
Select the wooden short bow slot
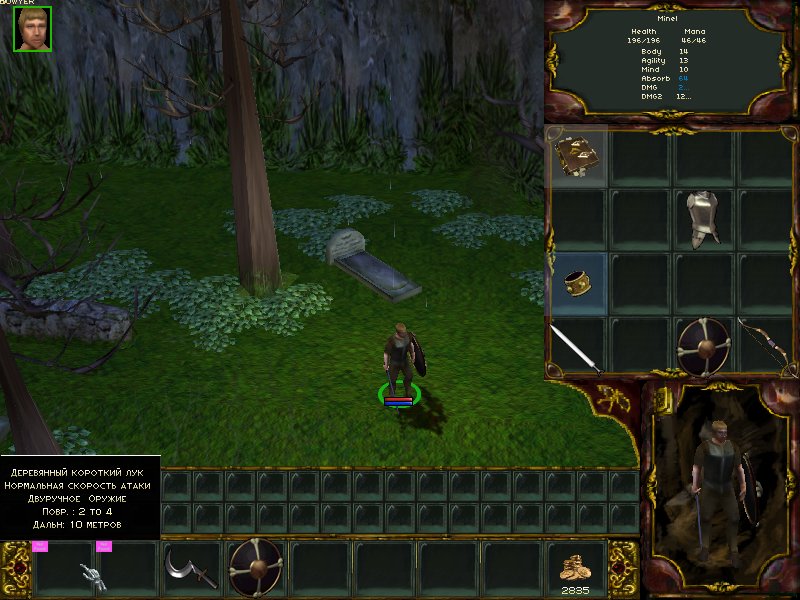pyautogui.click(x=765, y=347)
